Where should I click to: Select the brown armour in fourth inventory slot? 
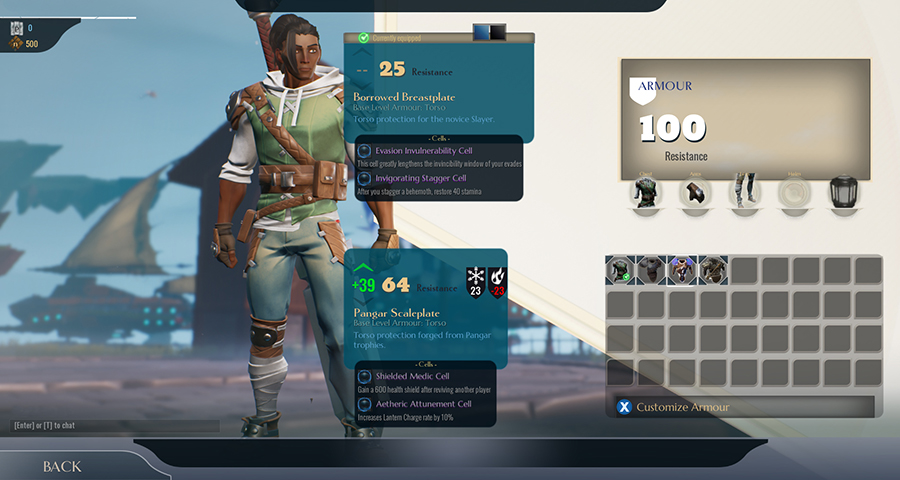[x=713, y=270]
